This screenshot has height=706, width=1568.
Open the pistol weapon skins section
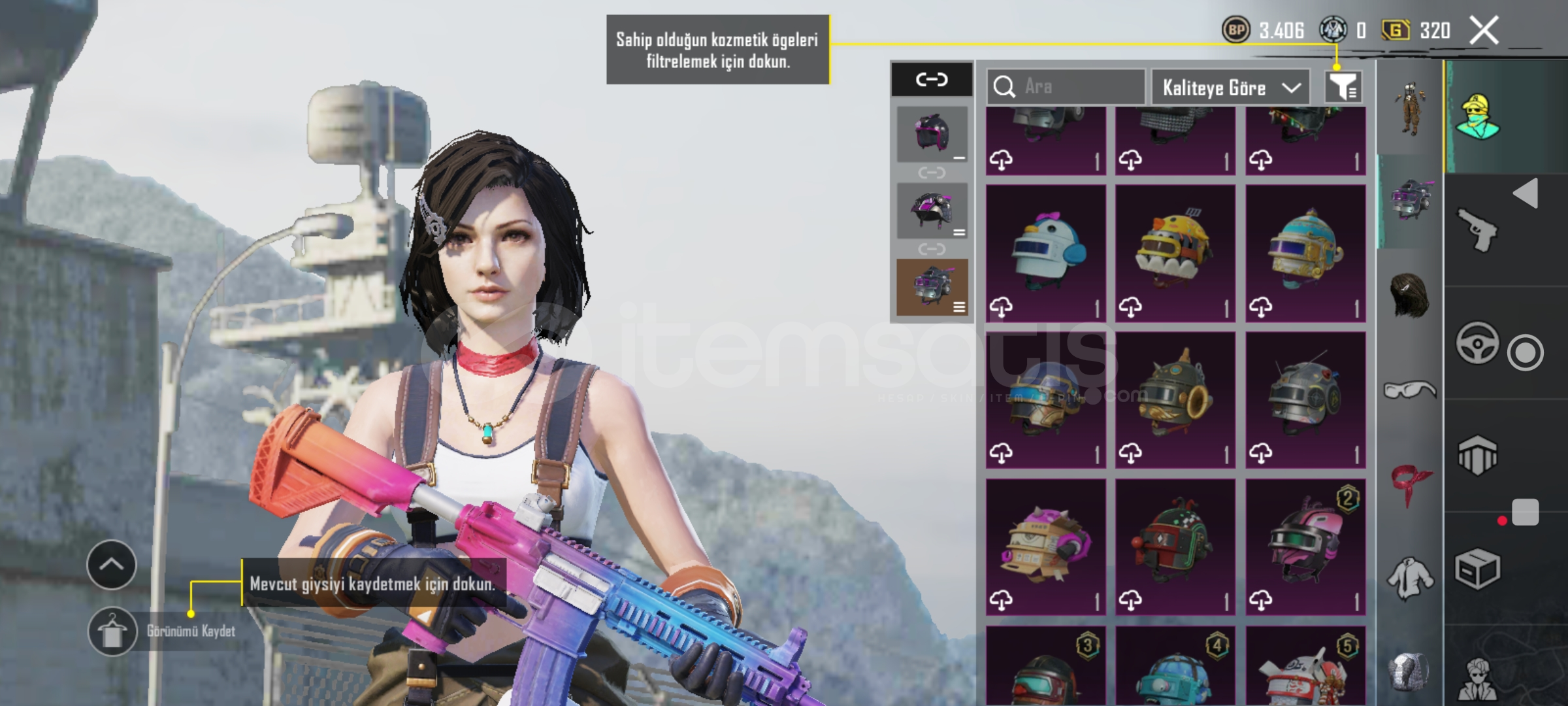click(1477, 229)
